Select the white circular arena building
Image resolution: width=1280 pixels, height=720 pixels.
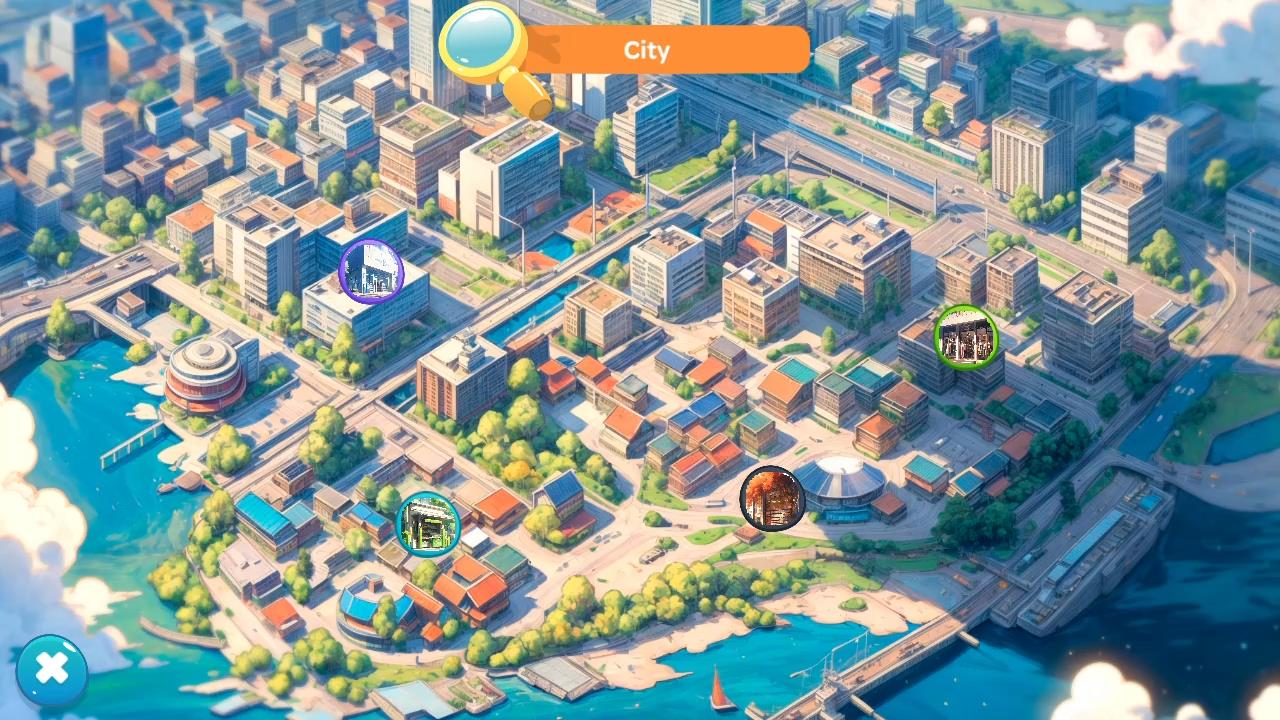[x=845, y=480]
